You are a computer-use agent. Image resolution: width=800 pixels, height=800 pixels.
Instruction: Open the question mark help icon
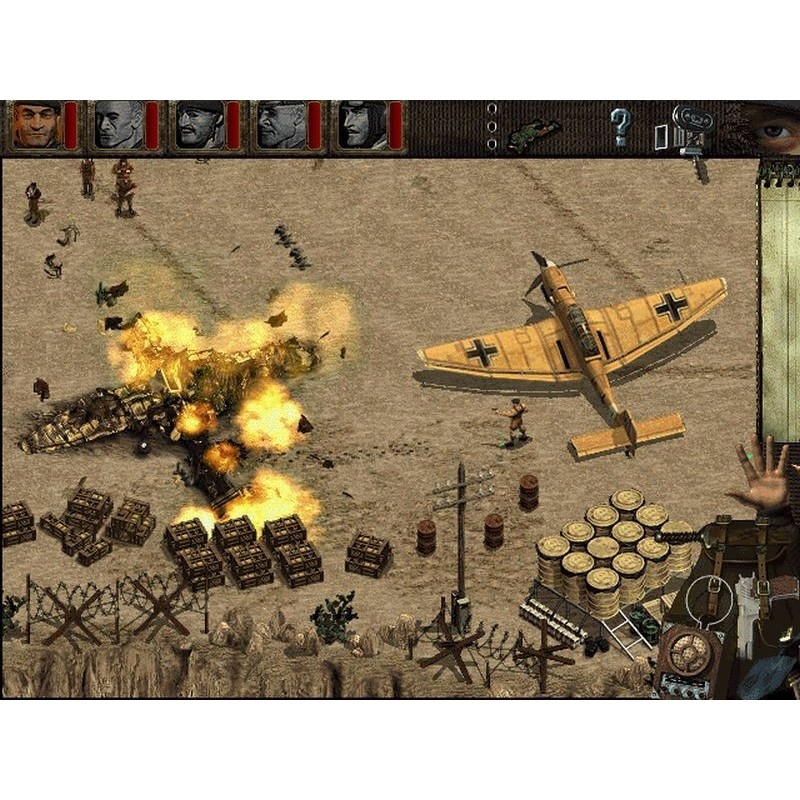pyautogui.click(x=621, y=127)
